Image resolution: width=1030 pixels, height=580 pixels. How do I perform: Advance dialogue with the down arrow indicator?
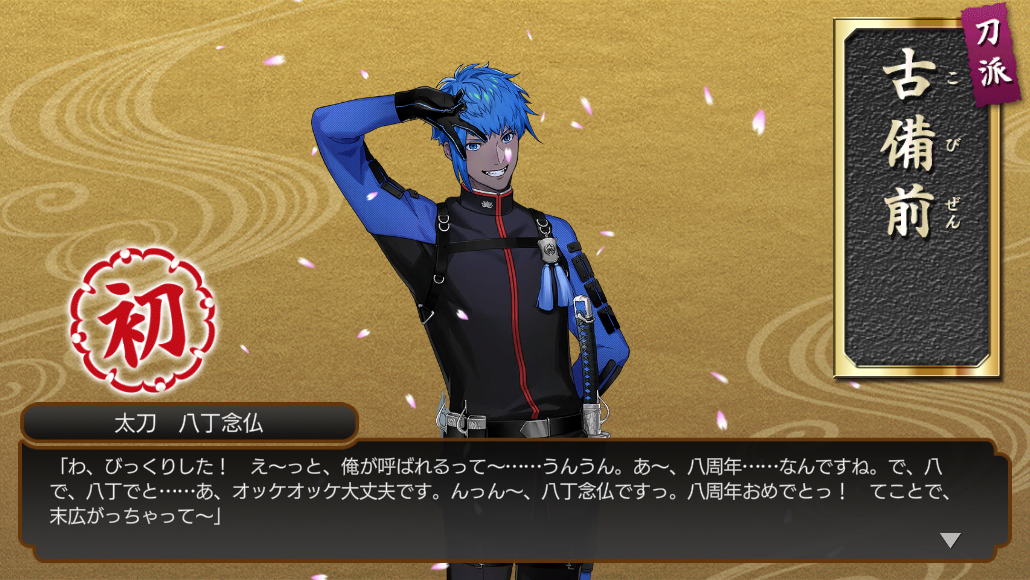[950, 540]
